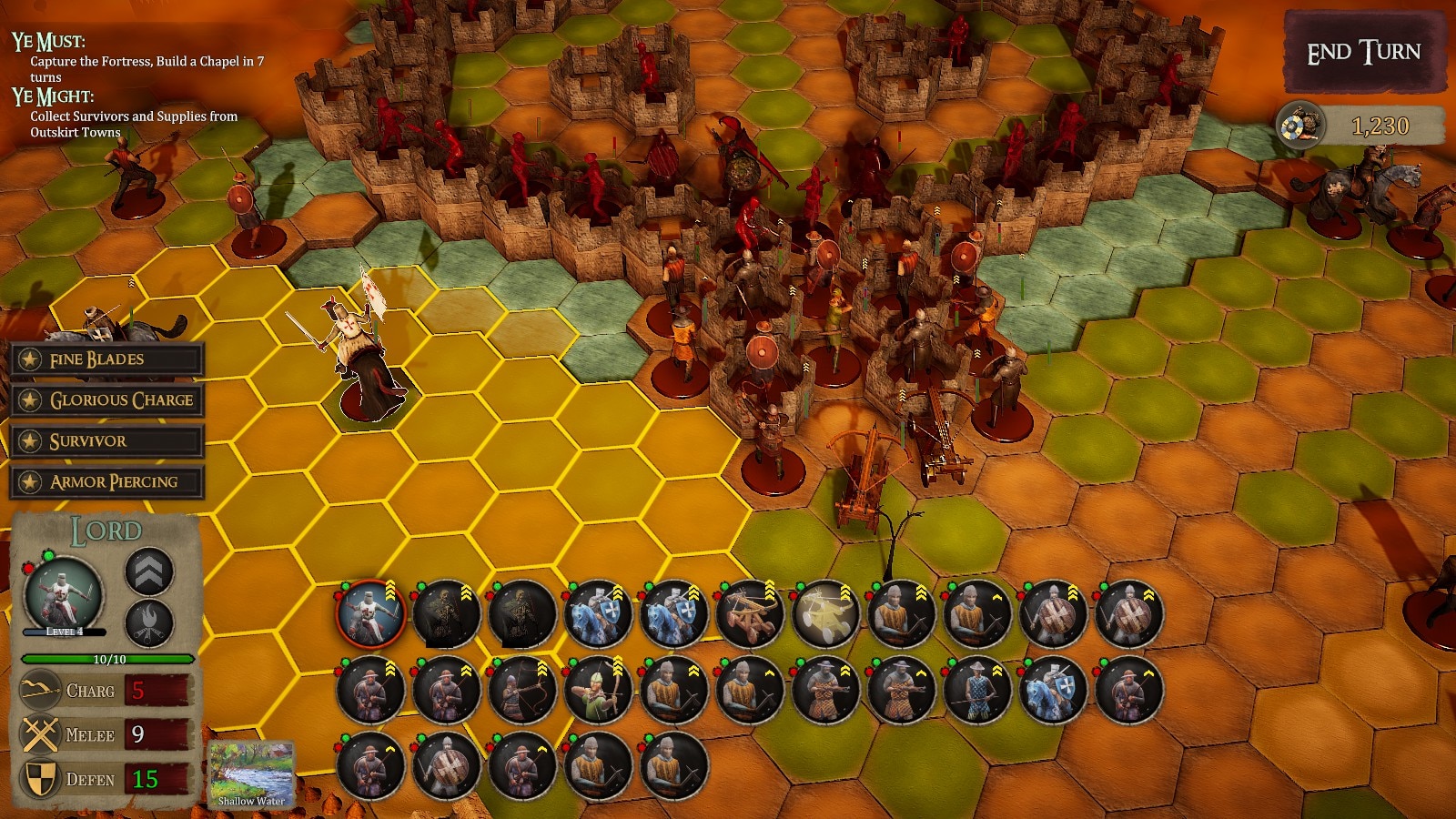Choose the Glorious Charge trait
The image size is (1456, 819).
pos(106,400)
